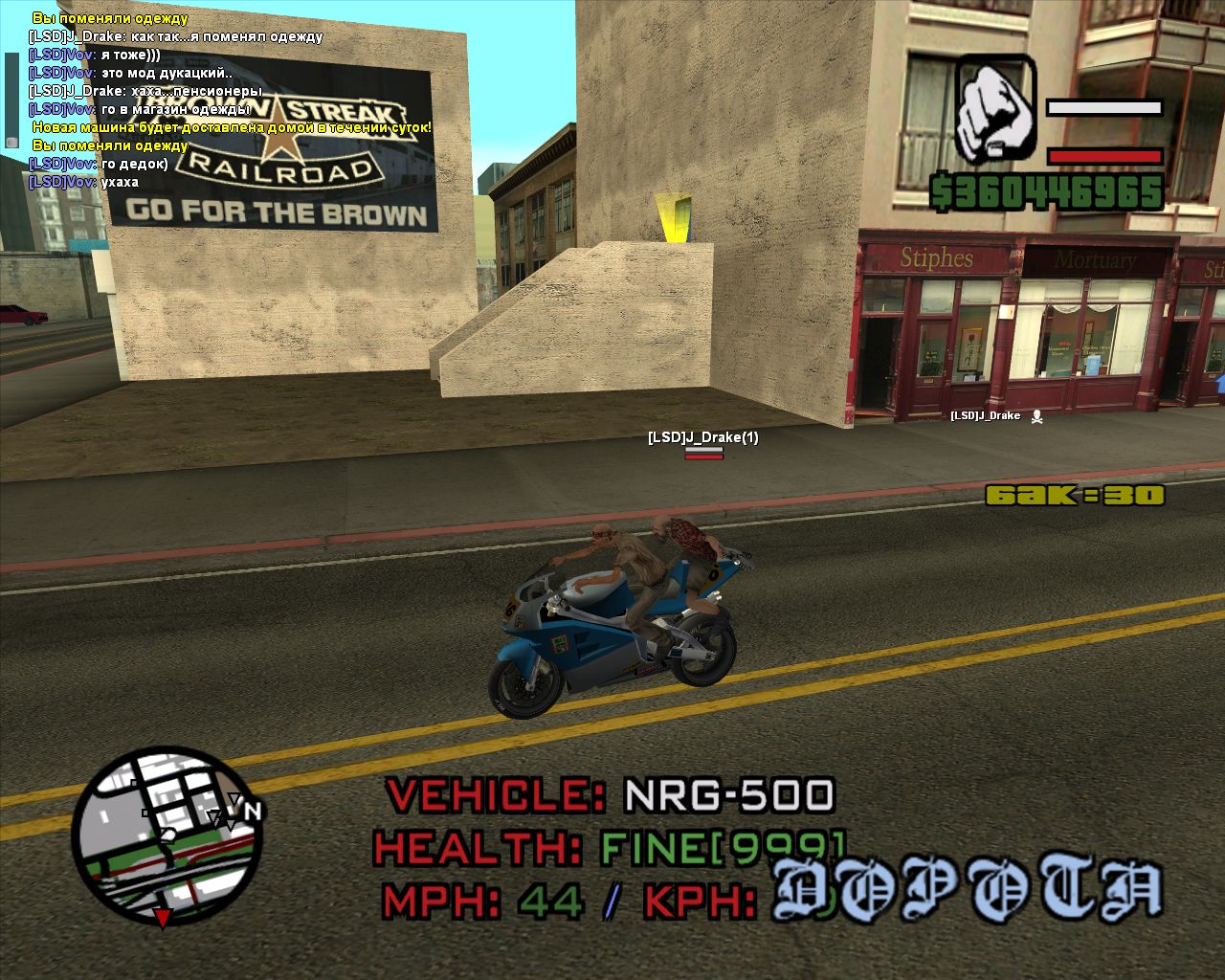Click the N north marker on the radar

point(253,812)
